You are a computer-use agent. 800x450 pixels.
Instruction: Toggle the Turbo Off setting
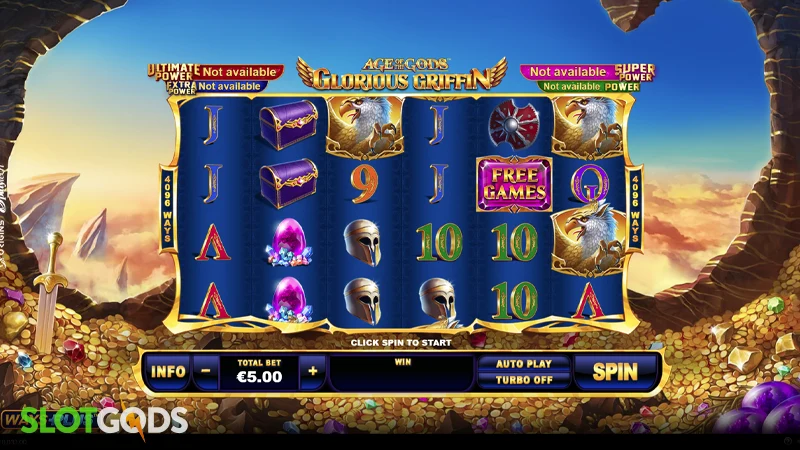(522, 381)
